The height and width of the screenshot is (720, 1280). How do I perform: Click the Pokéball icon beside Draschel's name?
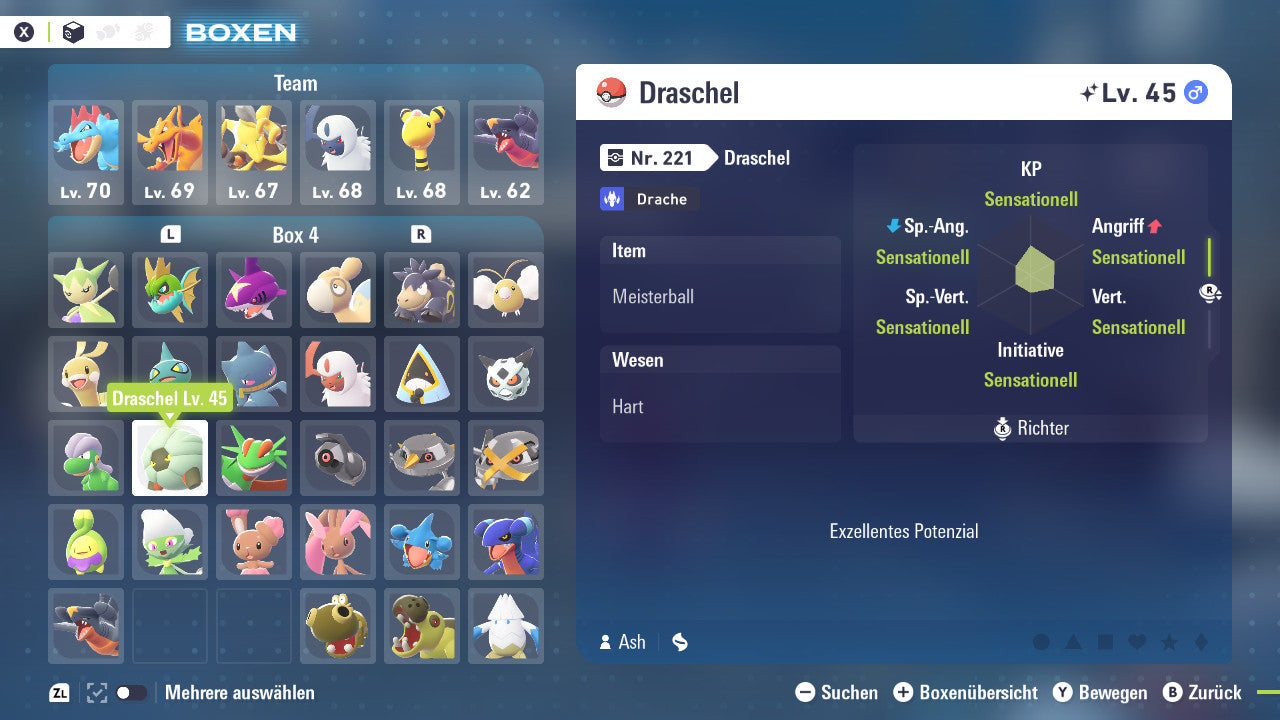click(611, 92)
